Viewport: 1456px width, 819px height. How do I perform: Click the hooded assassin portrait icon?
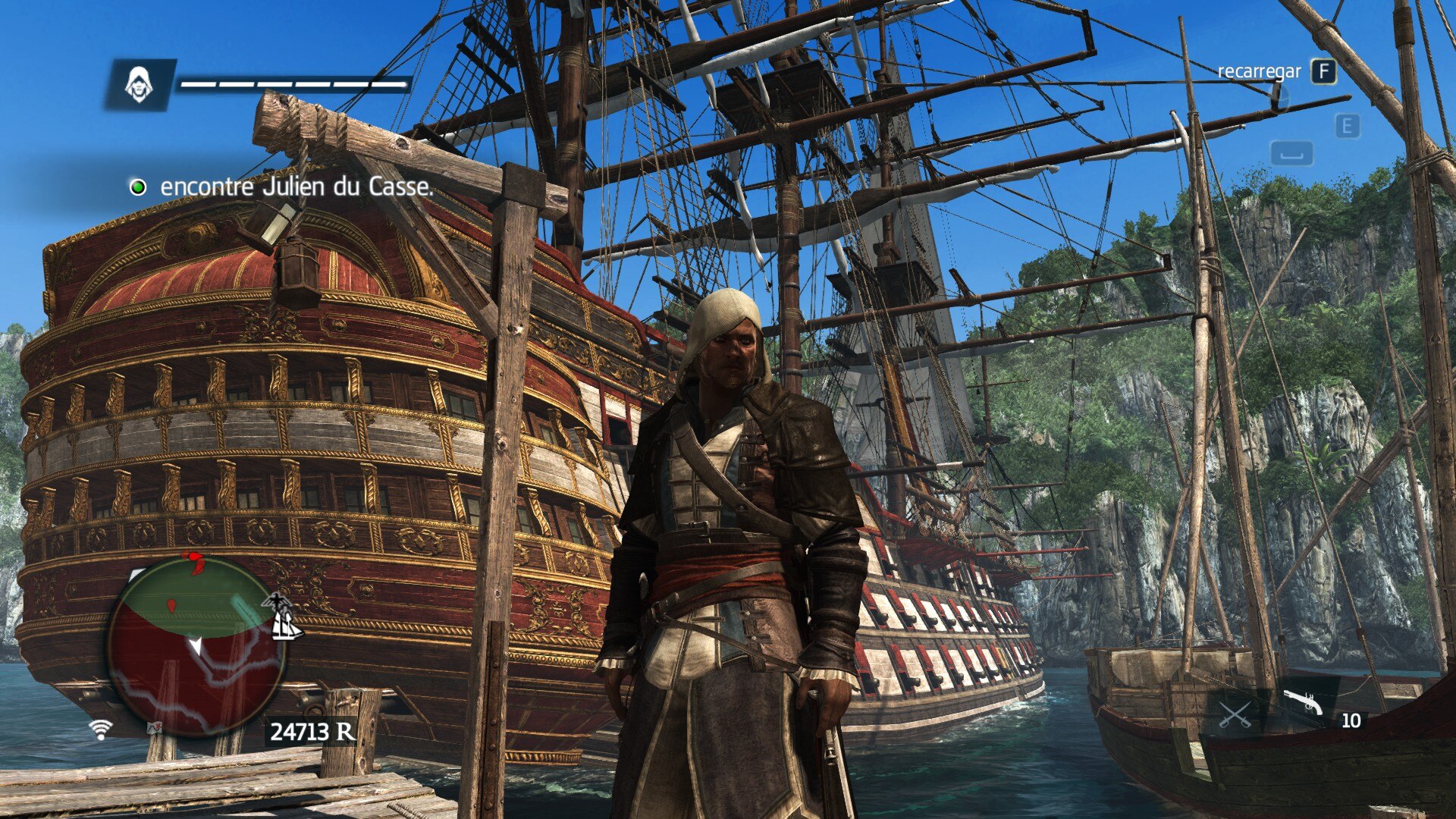tap(139, 84)
